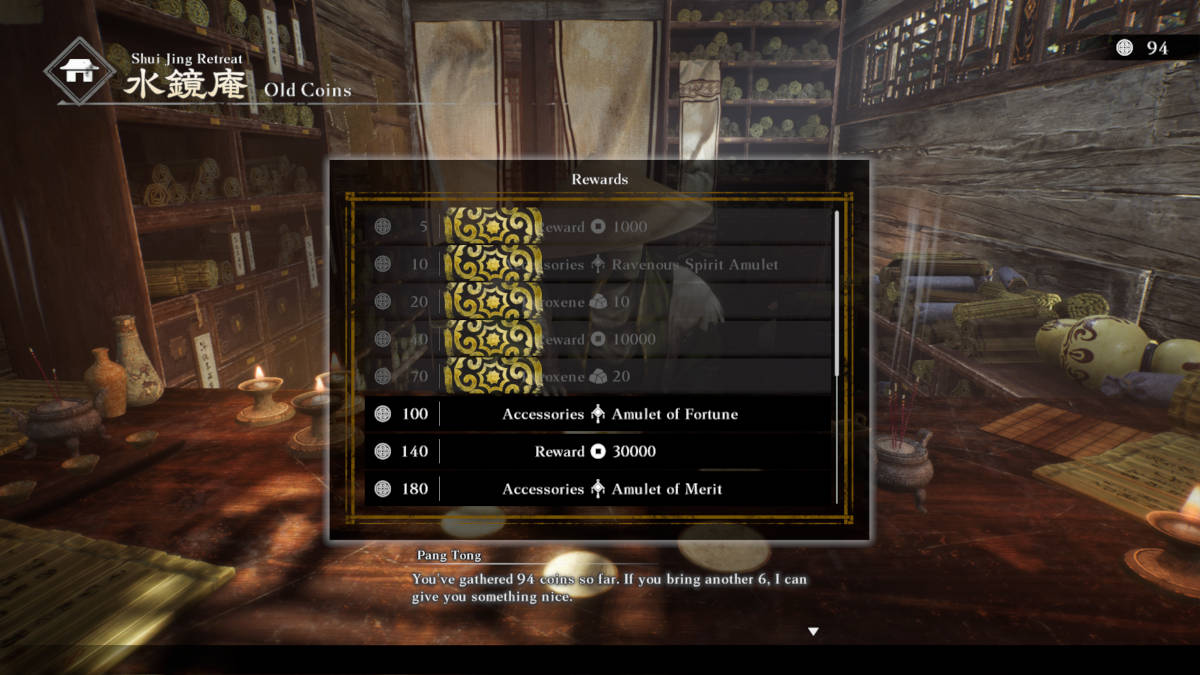Viewport: 1200px width, 675px height.
Task: Advance Pang Tong's dialogue with the arrow
Action: point(813,631)
